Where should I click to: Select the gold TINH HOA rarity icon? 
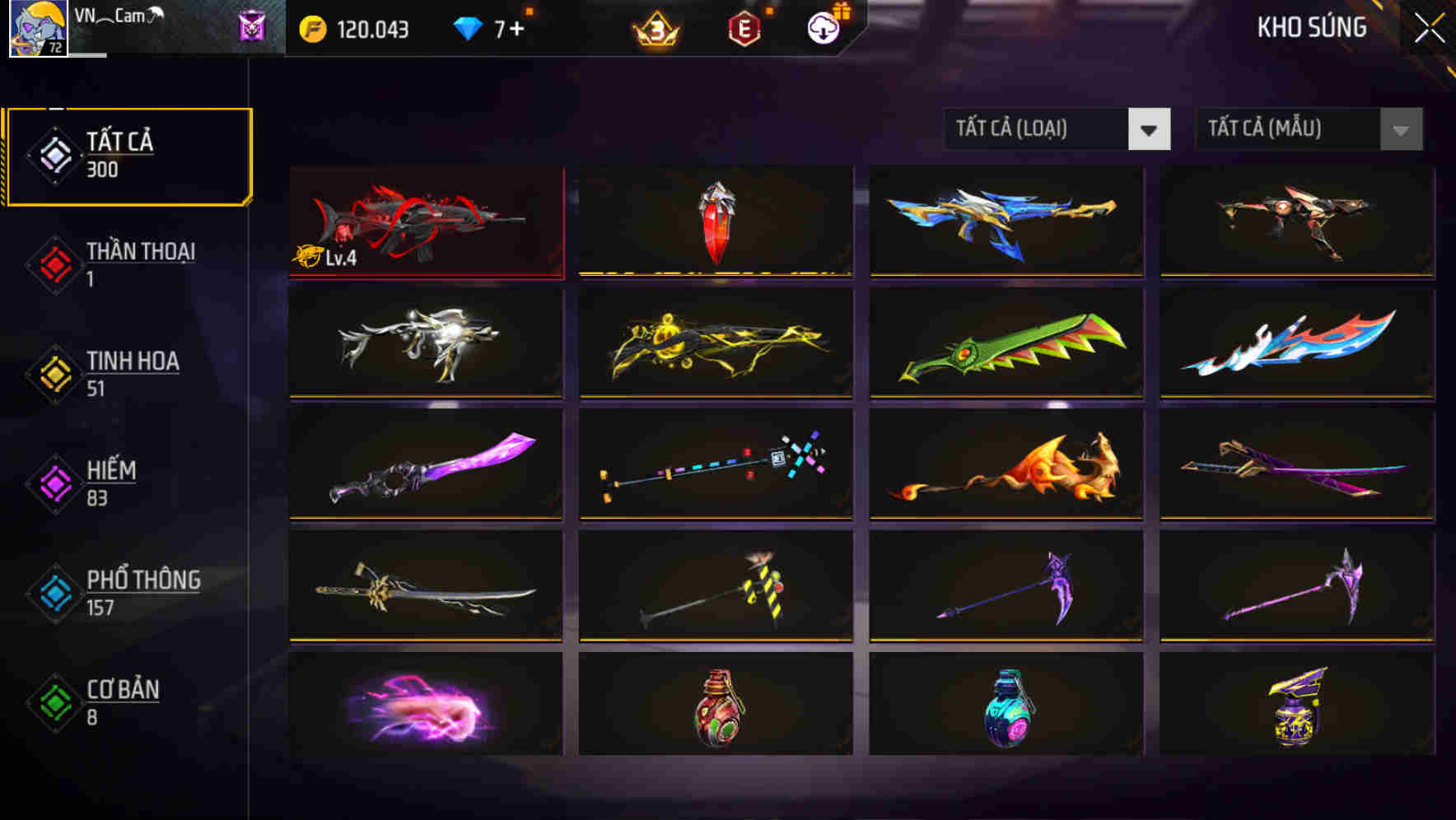click(x=54, y=375)
